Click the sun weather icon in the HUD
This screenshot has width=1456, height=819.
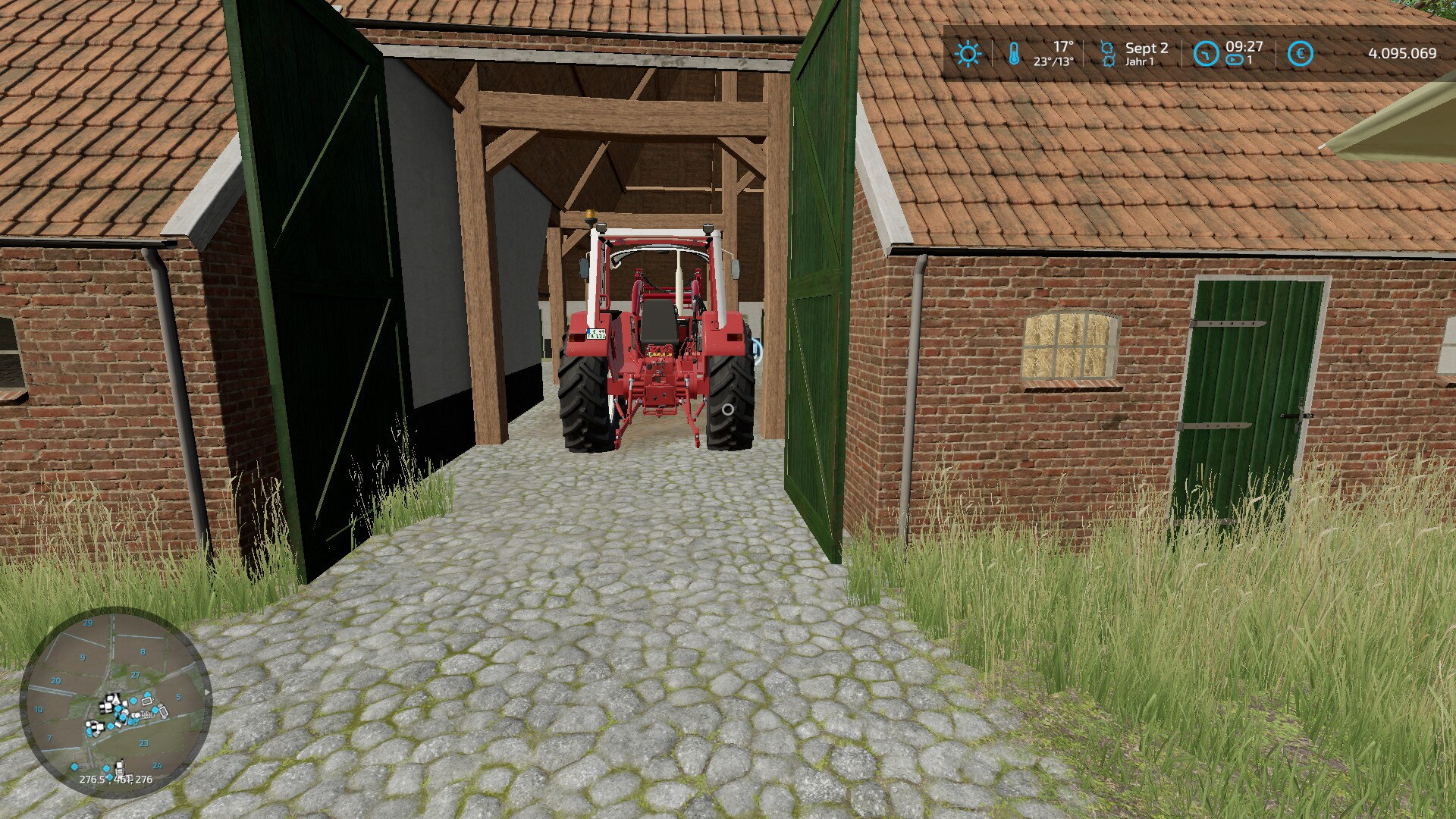(x=968, y=53)
